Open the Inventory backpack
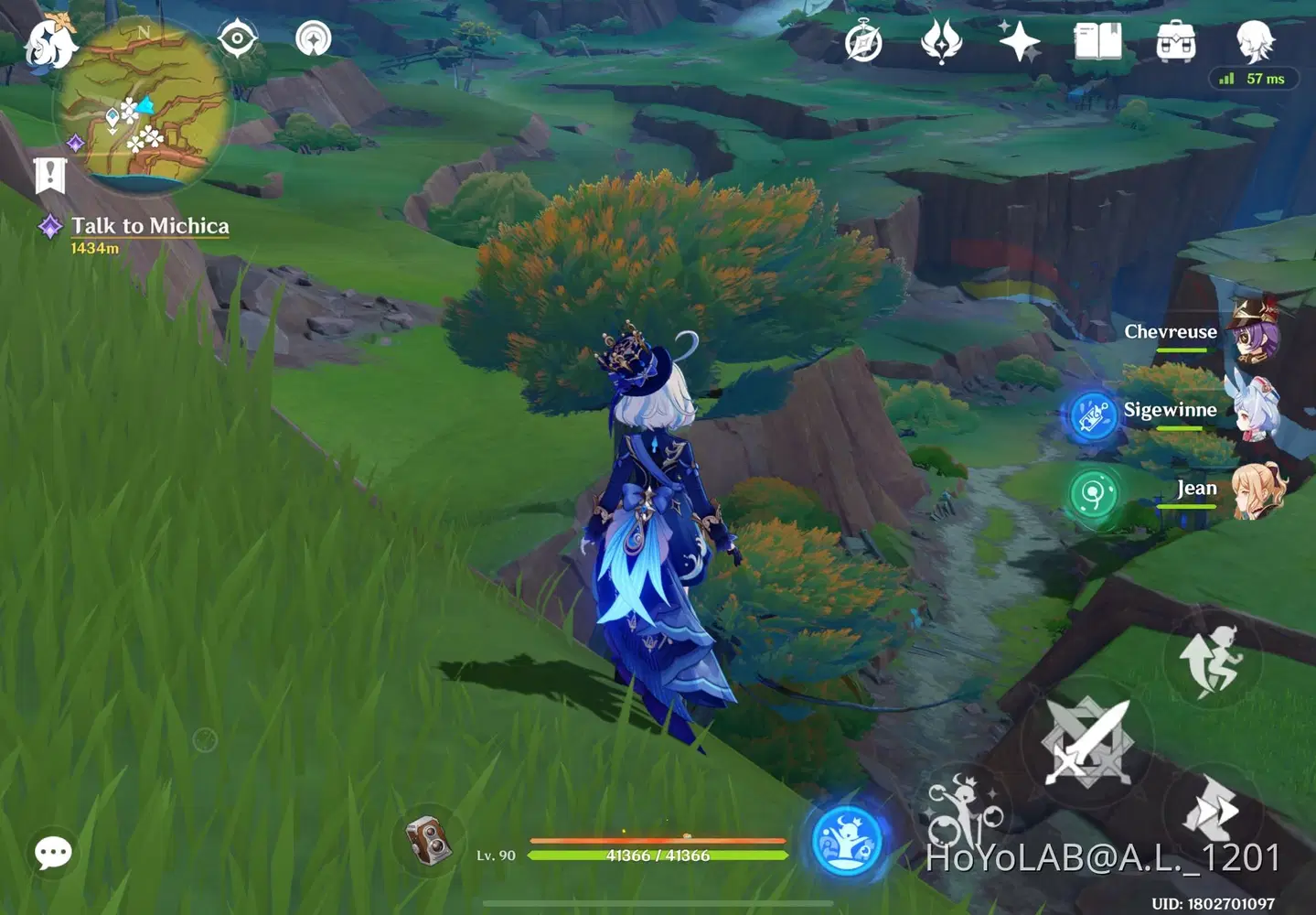The height and width of the screenshot is (915, 1316). click(x=1176, y=42)
